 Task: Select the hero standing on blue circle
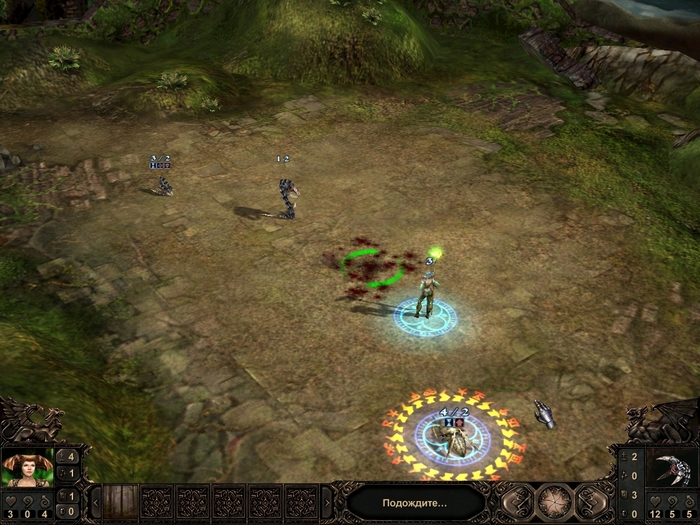(427, 296)
